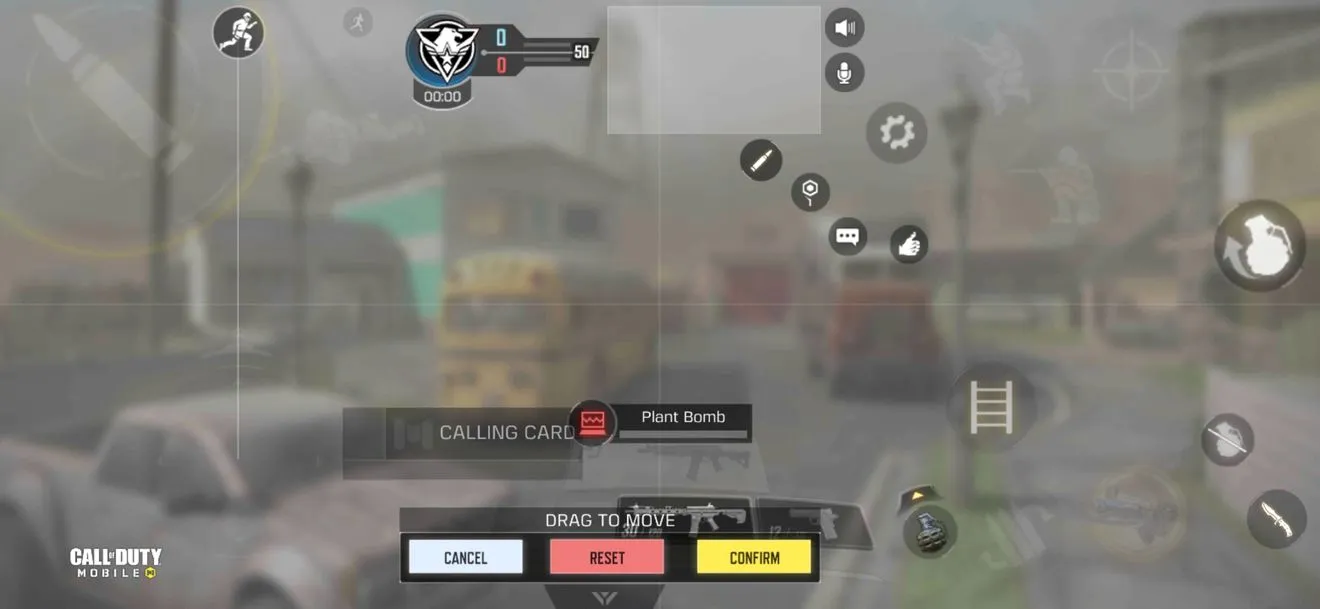1320x609 pixels.
Task: Cancel the HUD layout changes
Action: coord(465,557)
